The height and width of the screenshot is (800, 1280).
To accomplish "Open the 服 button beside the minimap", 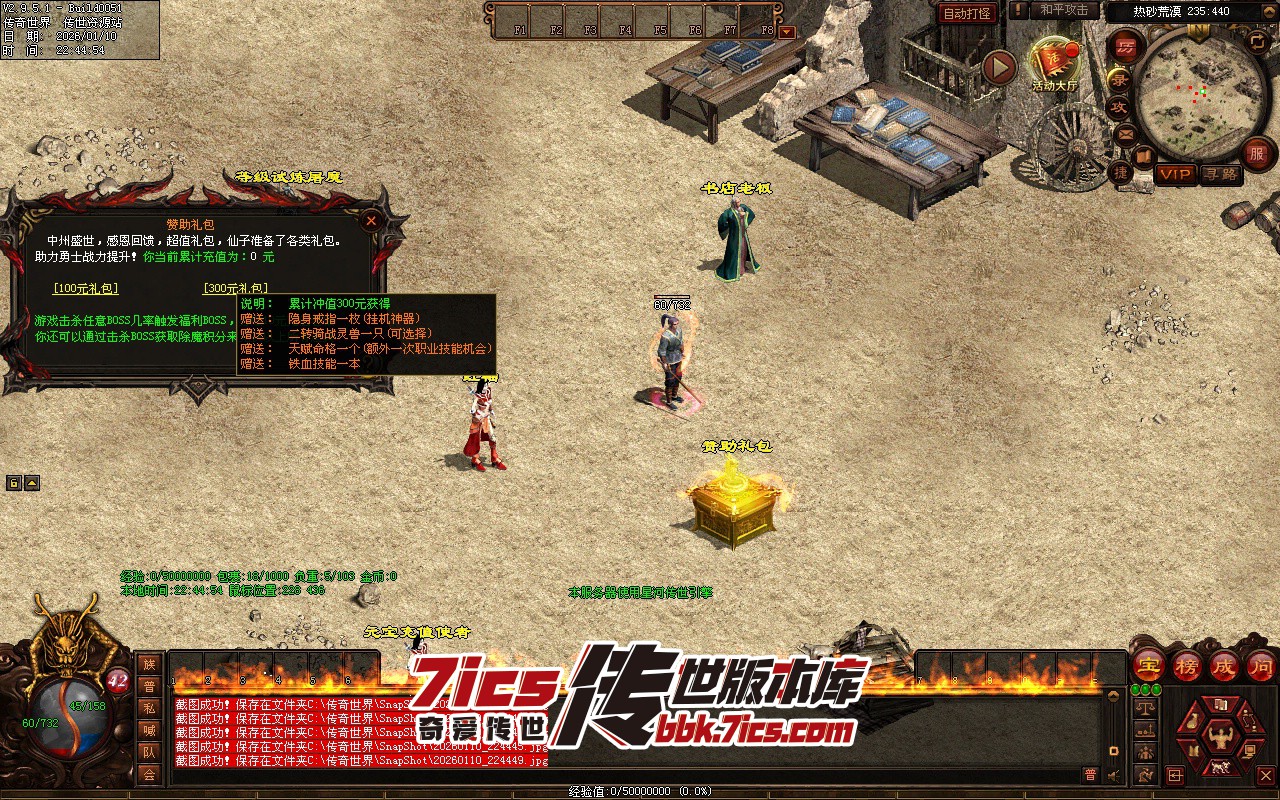I will pyautogui.click(x=1258, y=153).
